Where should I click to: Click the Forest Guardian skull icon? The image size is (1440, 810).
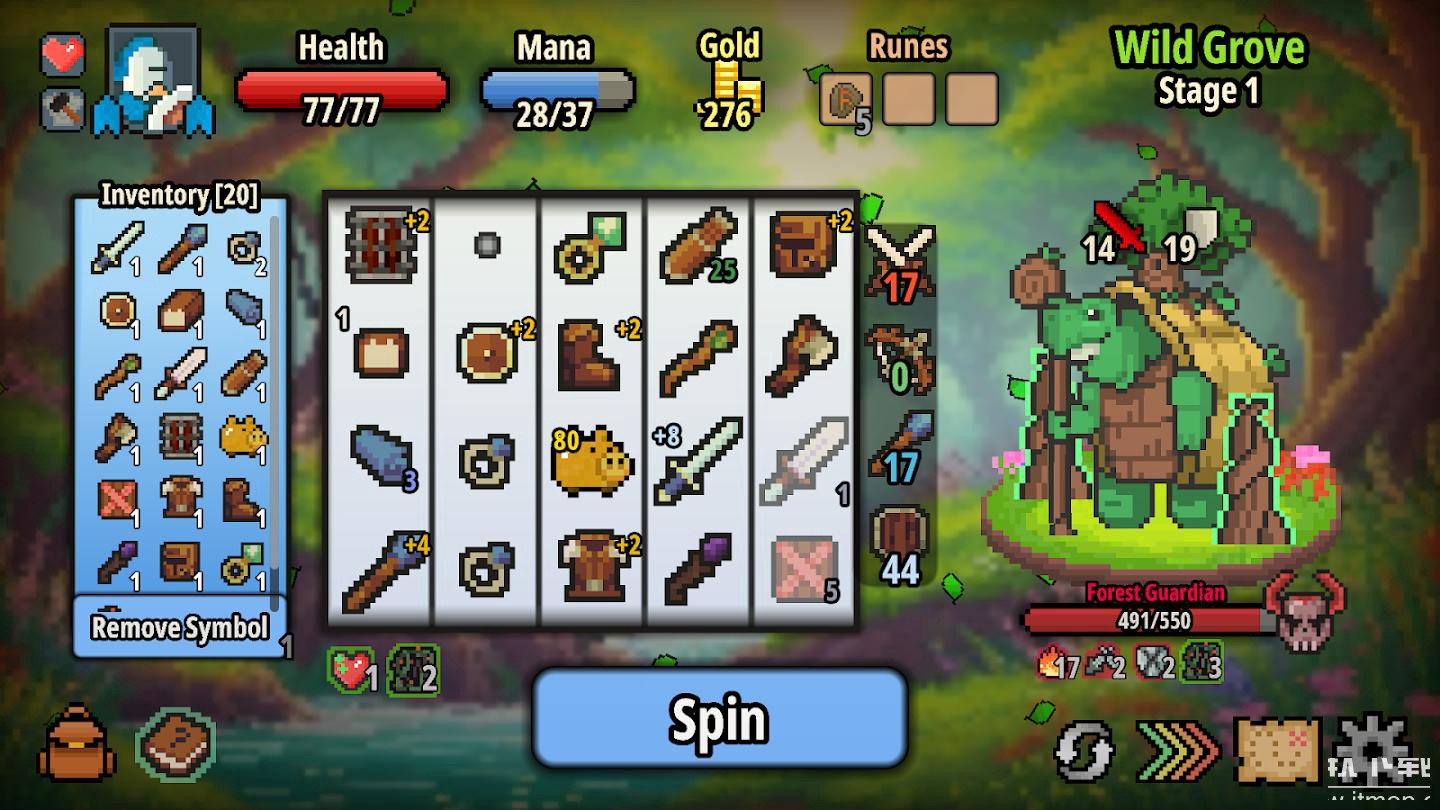[x=1304, y=610]
